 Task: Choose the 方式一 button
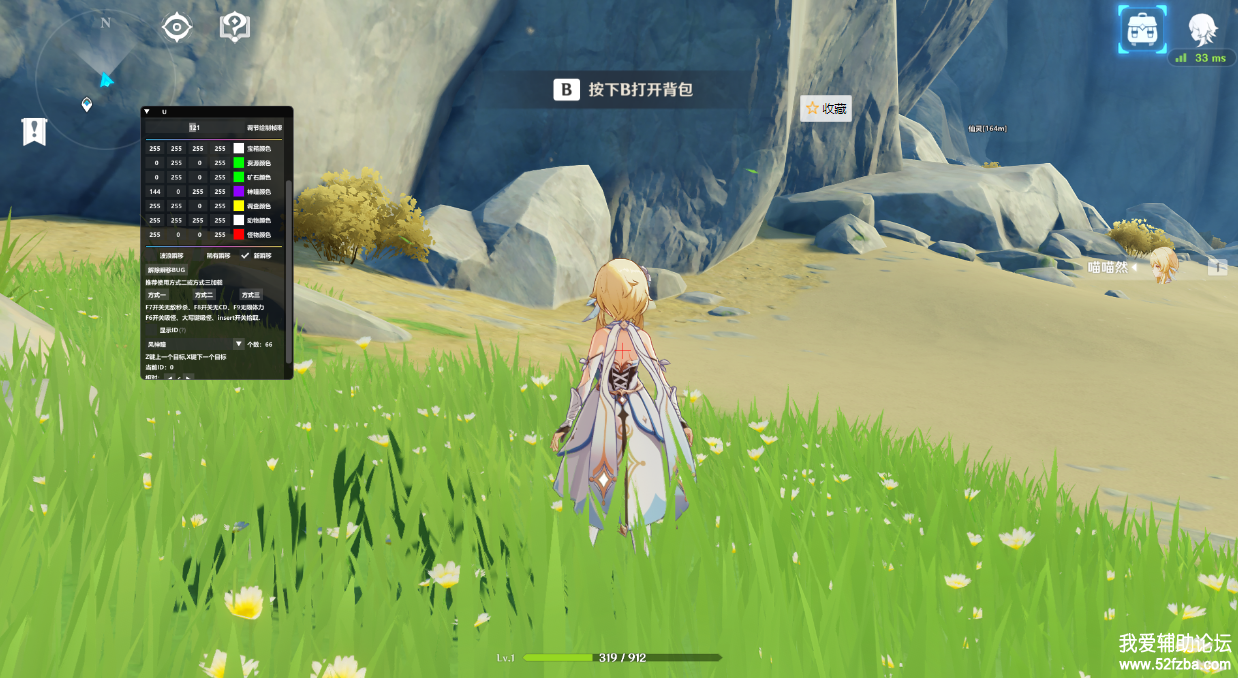point(157,295)
